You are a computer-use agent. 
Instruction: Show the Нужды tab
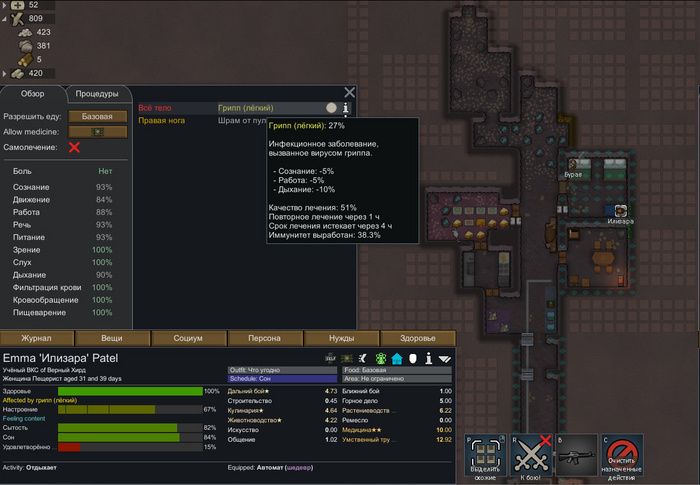(x=341, y=338)
